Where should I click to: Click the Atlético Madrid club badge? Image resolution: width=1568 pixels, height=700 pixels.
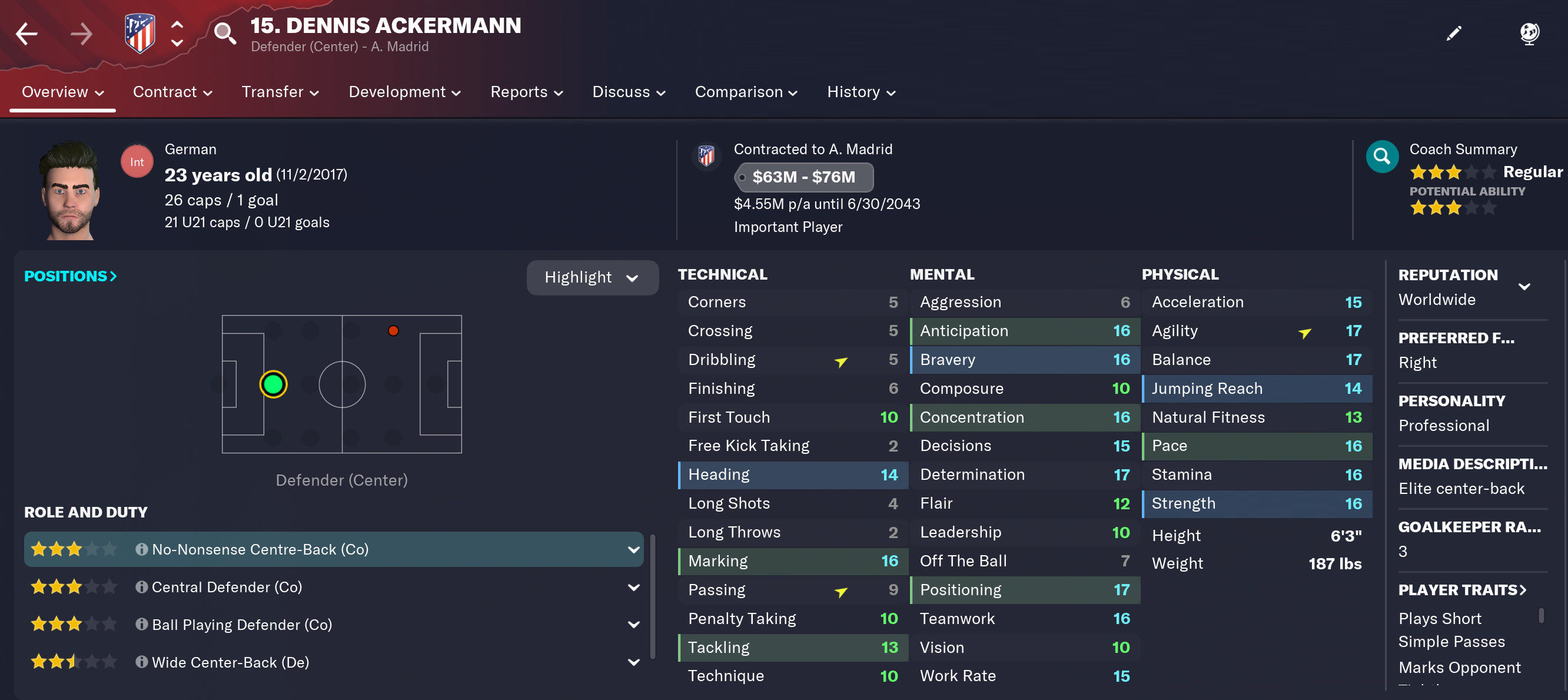(139, 32)
